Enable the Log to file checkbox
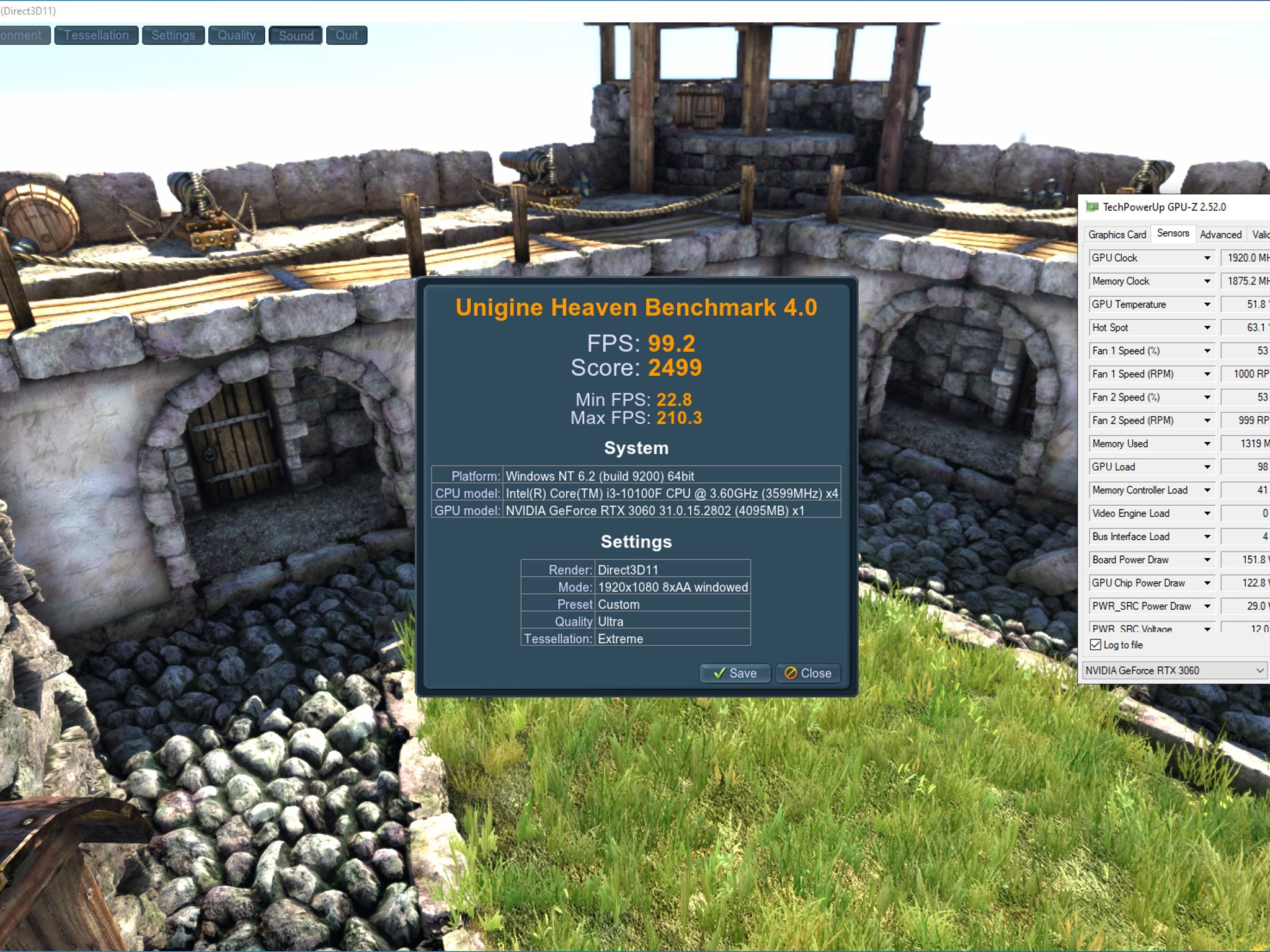The image size is (1270, 952). click(x=1096, y=645)
